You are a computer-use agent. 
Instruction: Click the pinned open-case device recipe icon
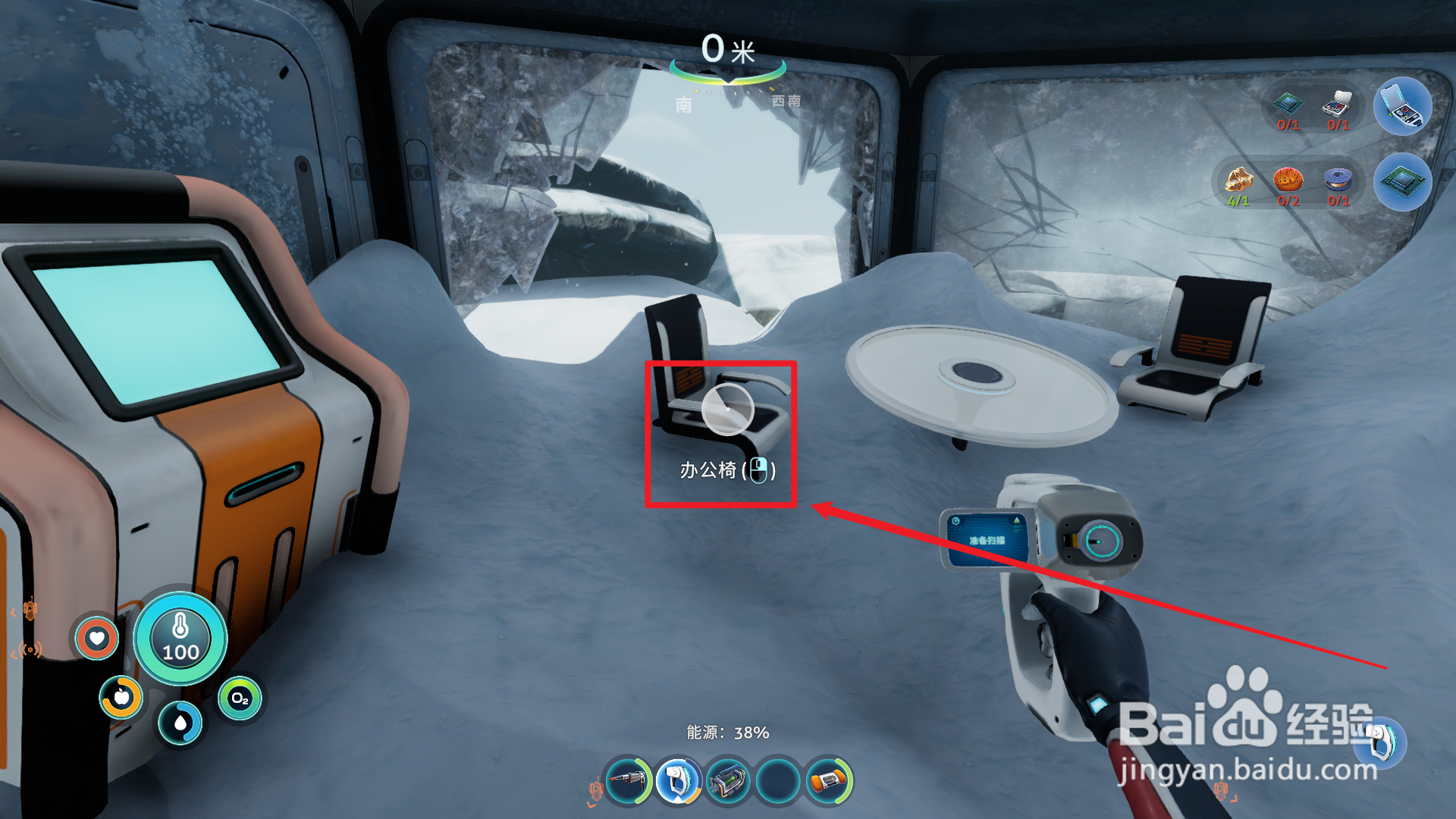pos(1402,107)
